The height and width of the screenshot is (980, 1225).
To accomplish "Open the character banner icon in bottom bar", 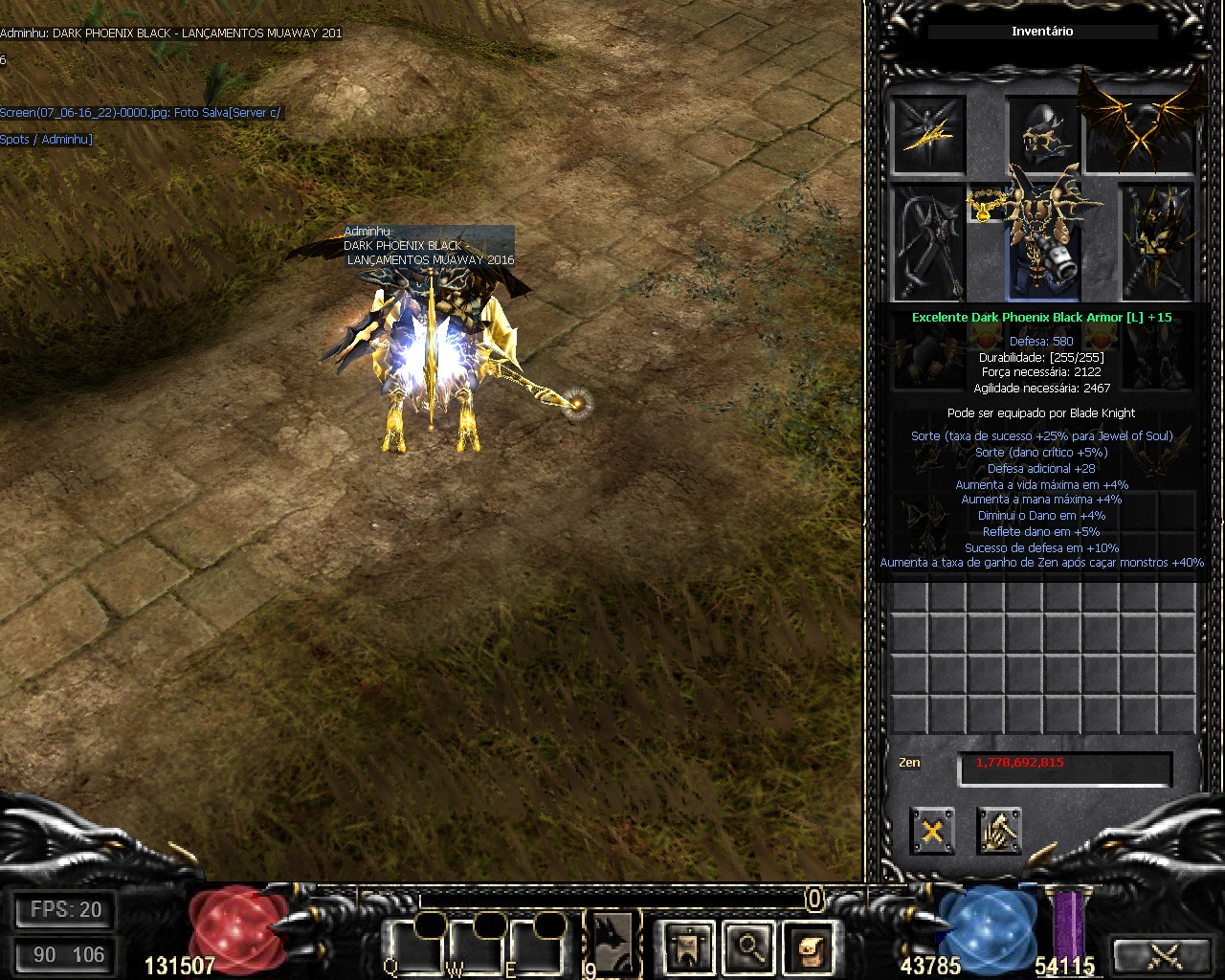I will click(x=689, y=947).
